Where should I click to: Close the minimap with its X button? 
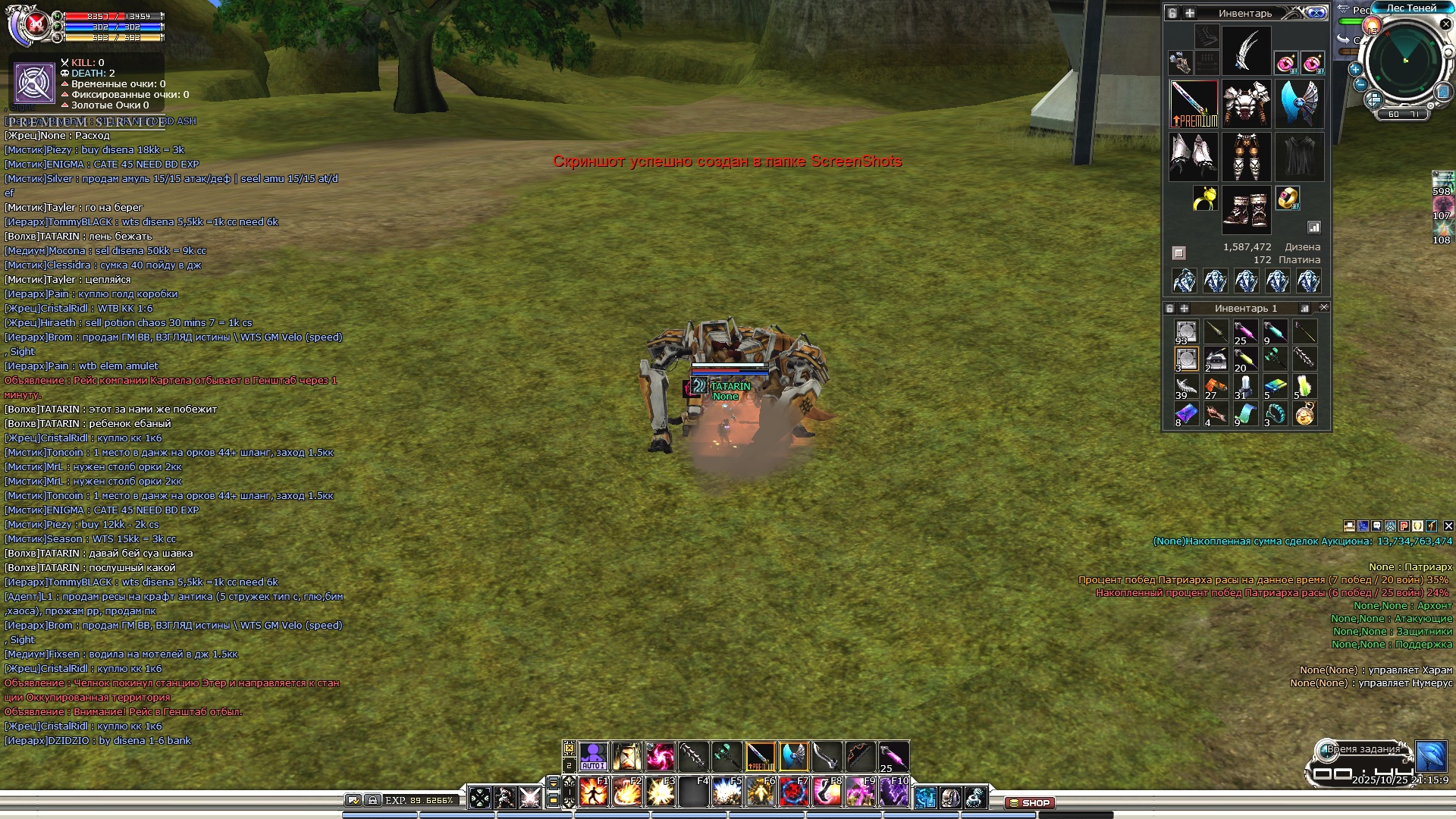(x=1445, y=24)
